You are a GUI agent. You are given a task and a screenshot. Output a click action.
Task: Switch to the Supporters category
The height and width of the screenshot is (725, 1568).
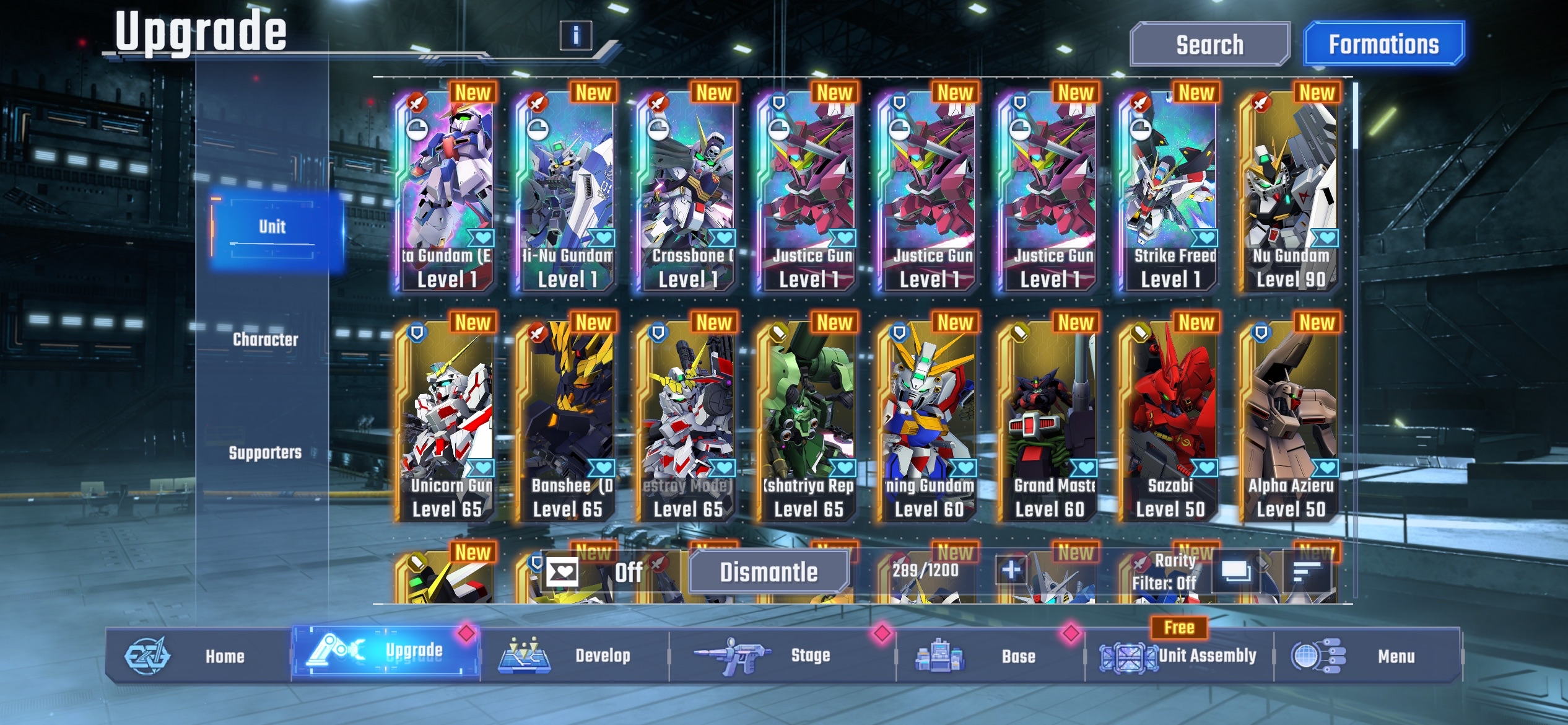pyautogui.click(x=266, y=452)
